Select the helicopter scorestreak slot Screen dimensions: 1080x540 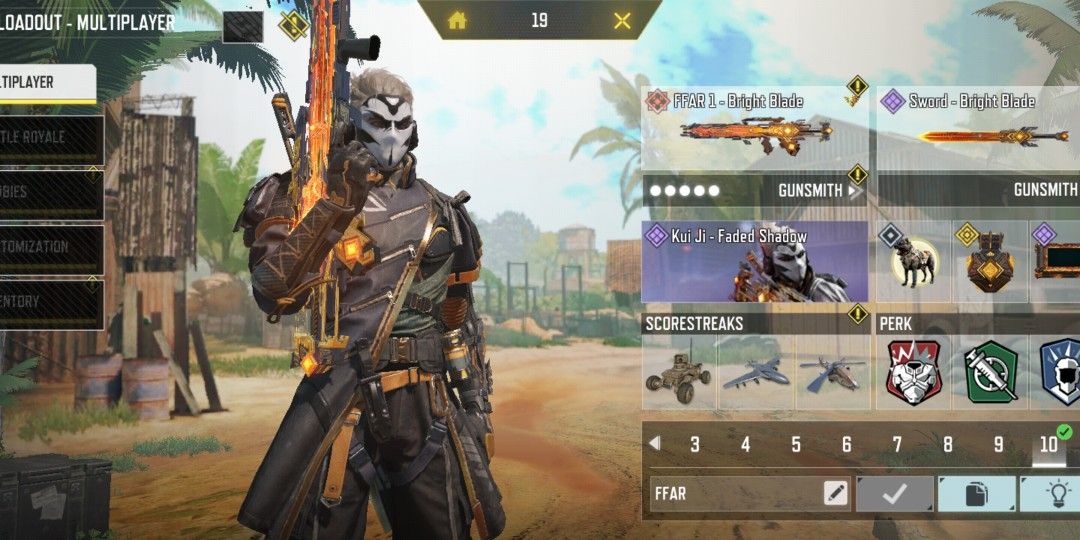[x=832, y=374]
